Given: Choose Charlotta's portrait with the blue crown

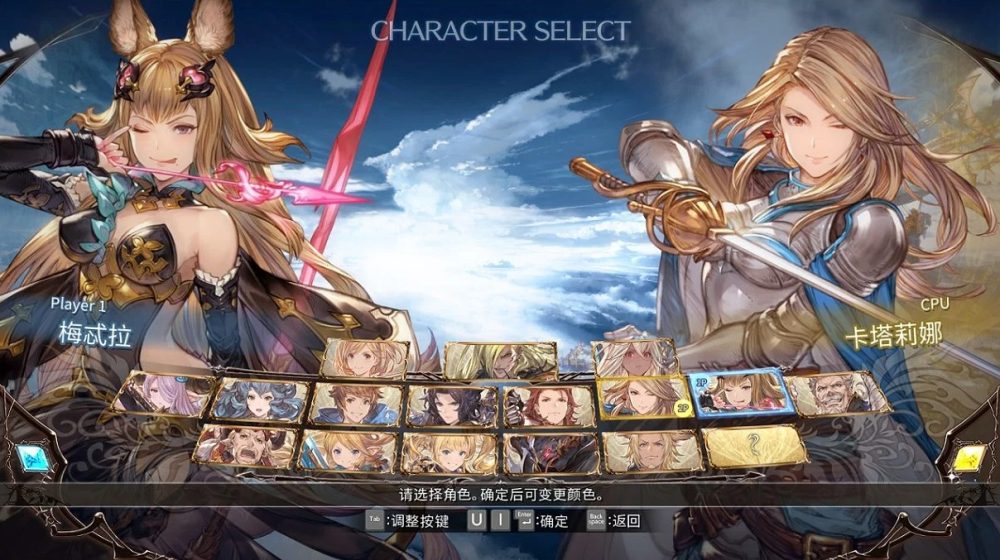Looking at the screenshot, I should (x=347, y=451).
